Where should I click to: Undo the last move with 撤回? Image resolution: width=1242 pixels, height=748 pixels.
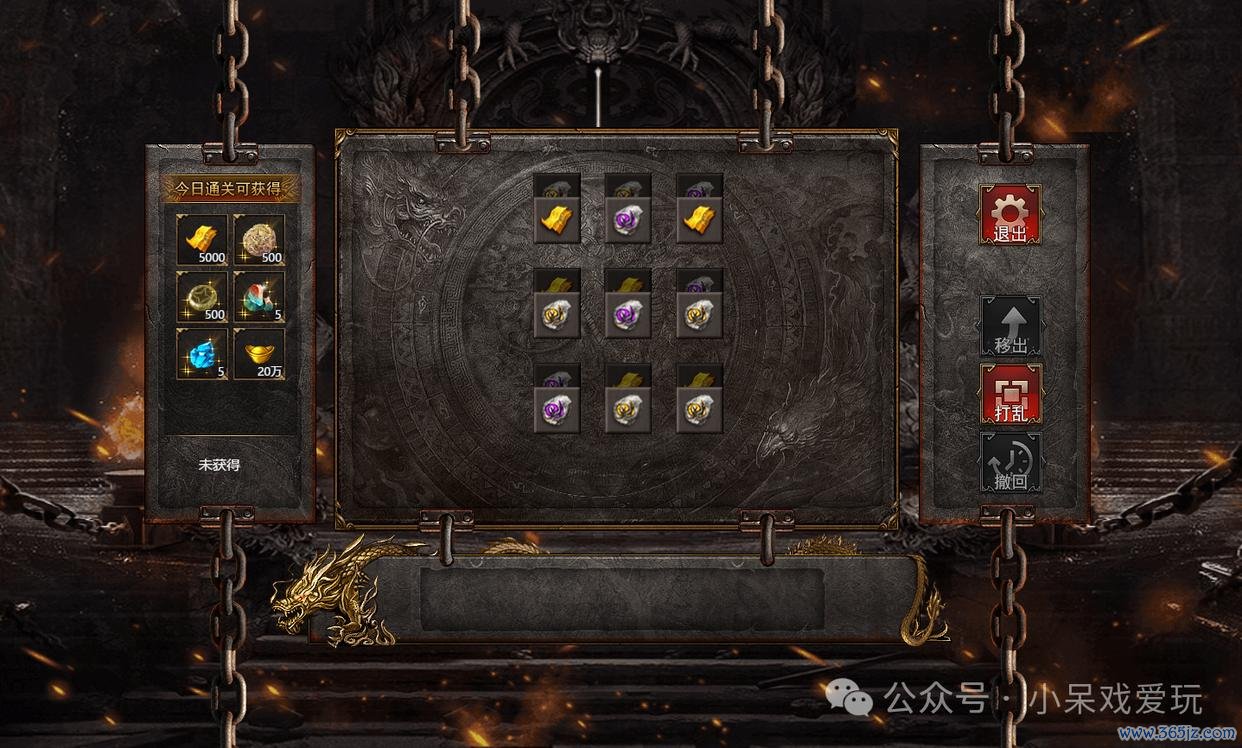coord(1010,462)
